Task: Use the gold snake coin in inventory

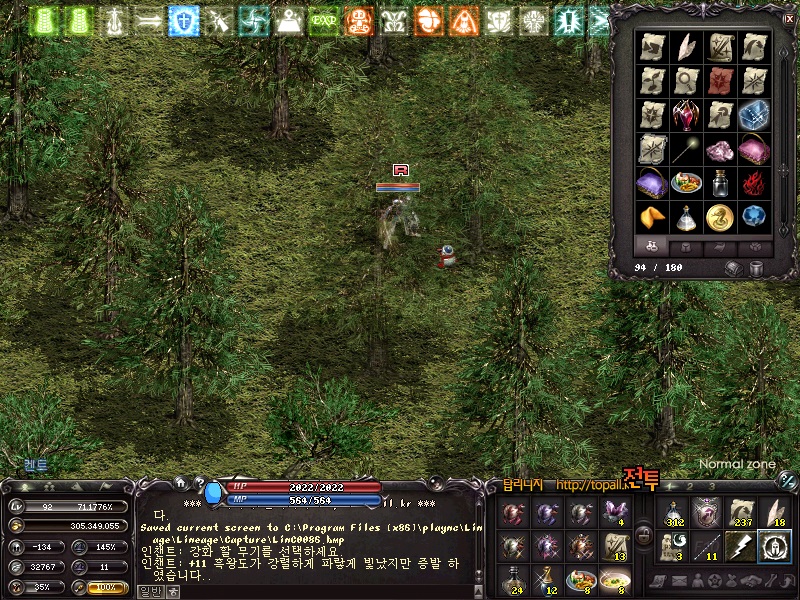Action: pyautogui.click(x=720, y=216)
